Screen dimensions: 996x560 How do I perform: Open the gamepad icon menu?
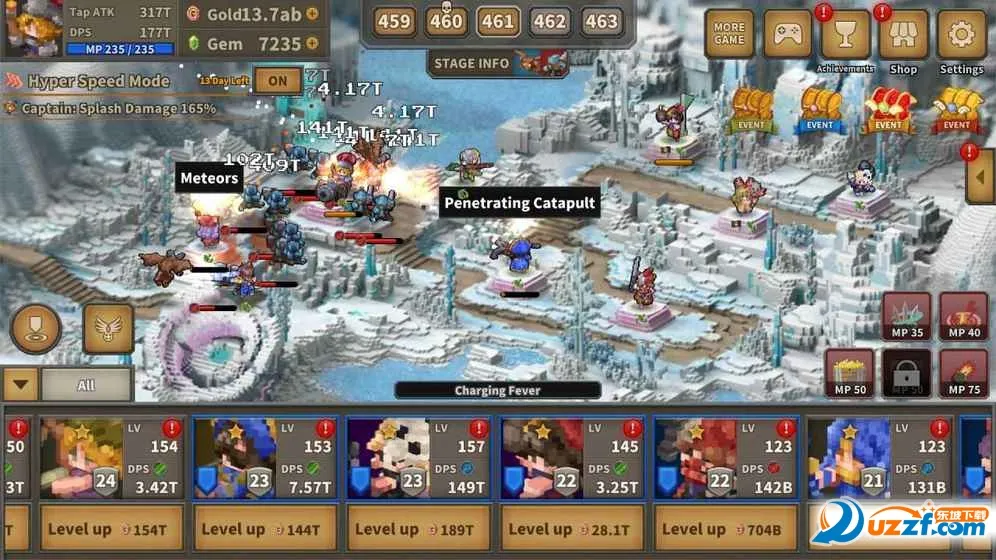pos(787,35)
